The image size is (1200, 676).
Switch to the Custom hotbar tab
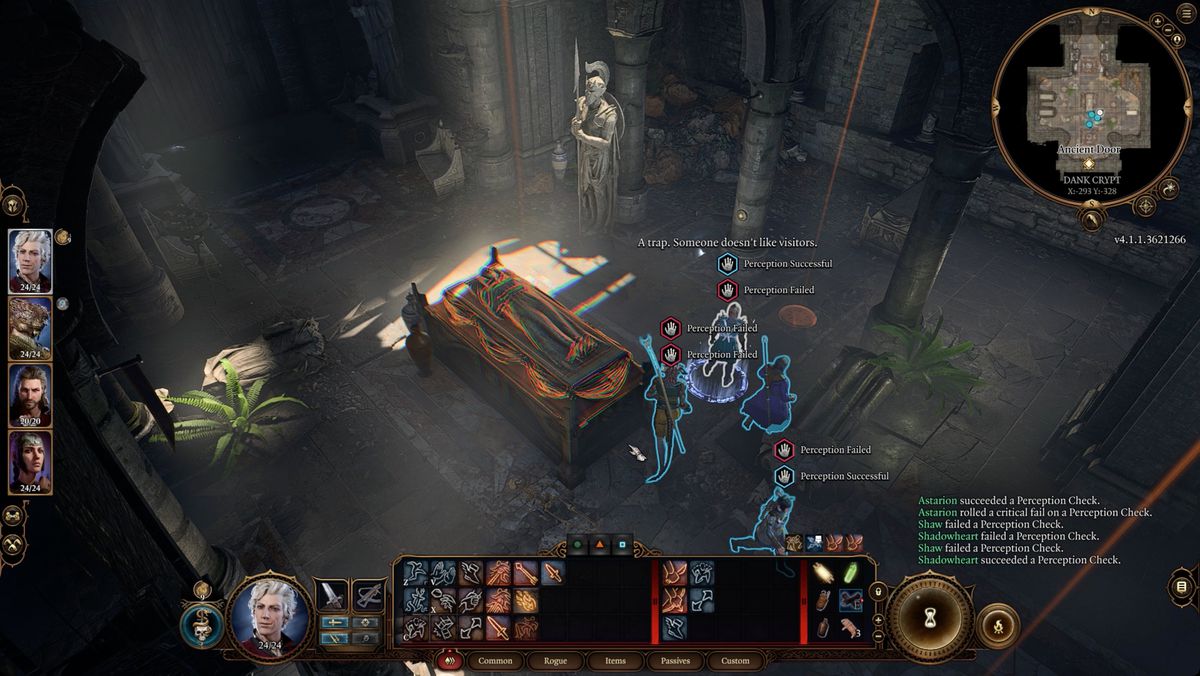tap(735, 661)
